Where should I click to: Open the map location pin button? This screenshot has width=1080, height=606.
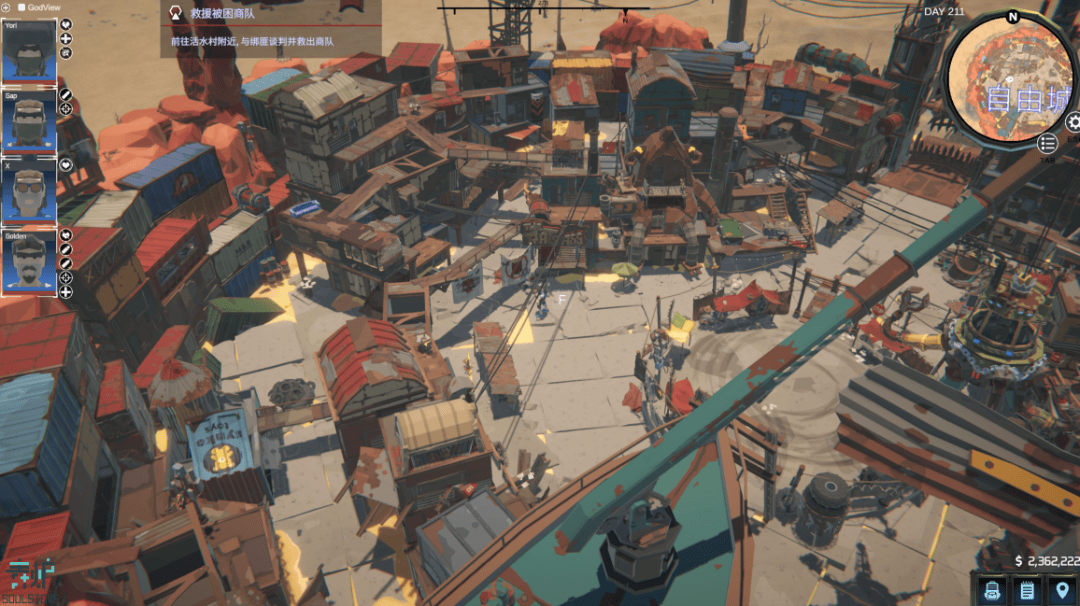click(1059, 590)
